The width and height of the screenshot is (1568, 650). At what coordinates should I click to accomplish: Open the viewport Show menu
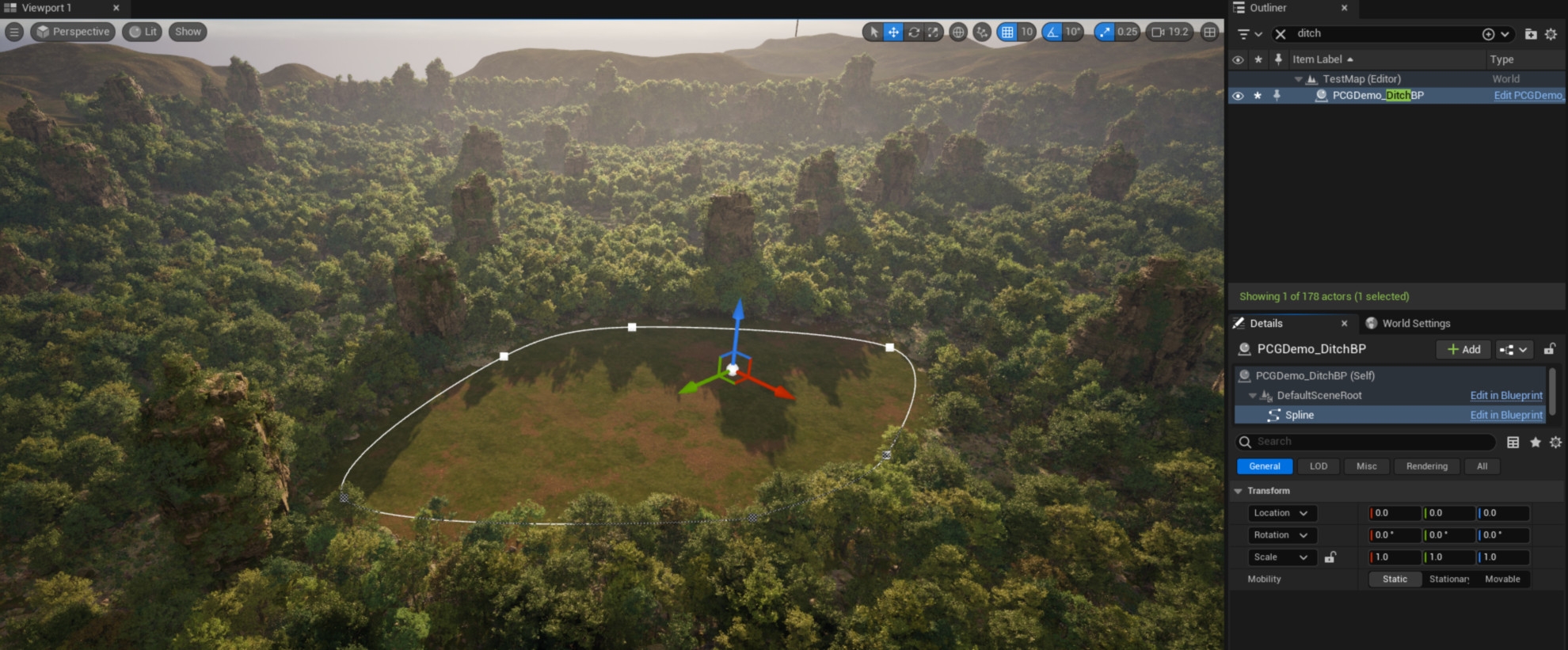[188, 32]
